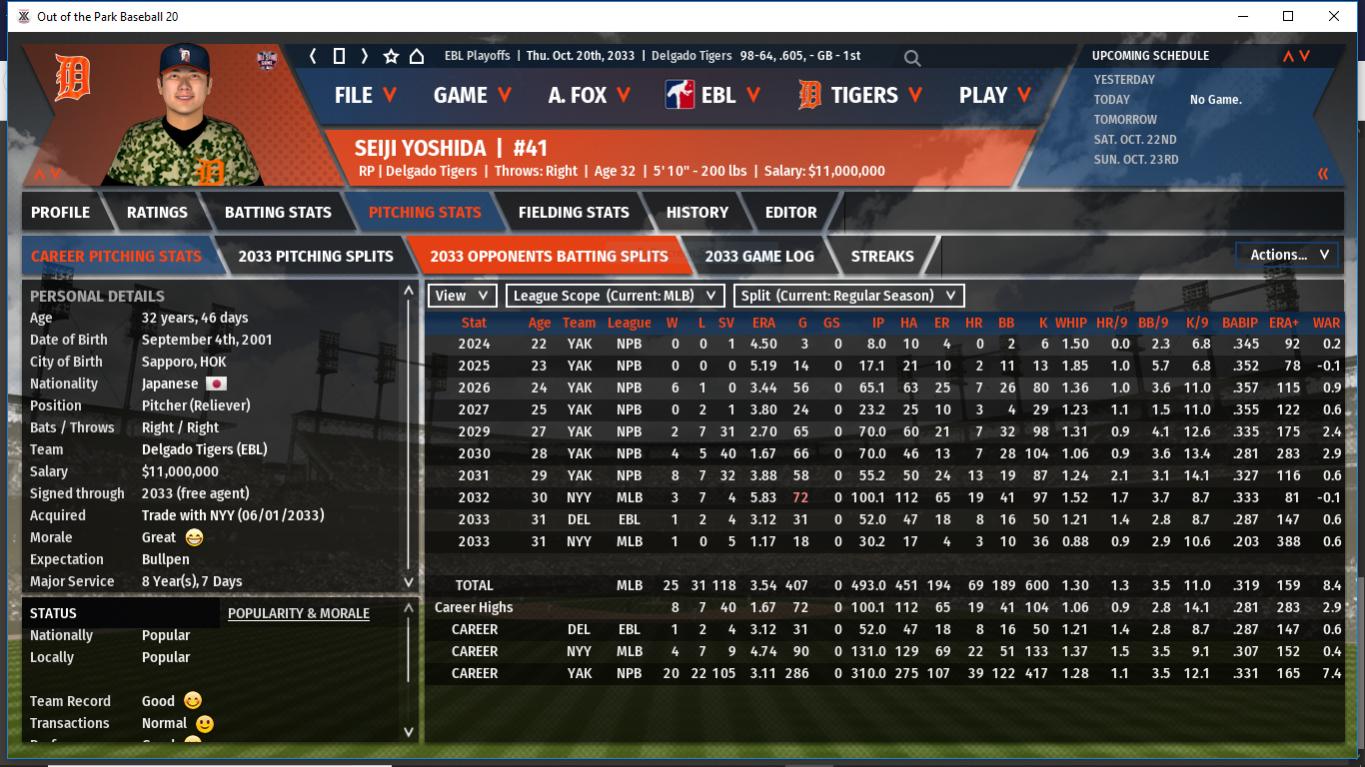This screenshot has width=1365, height=767.
Task: Show the BATTING STATS tab
Action: pos(277,212)
